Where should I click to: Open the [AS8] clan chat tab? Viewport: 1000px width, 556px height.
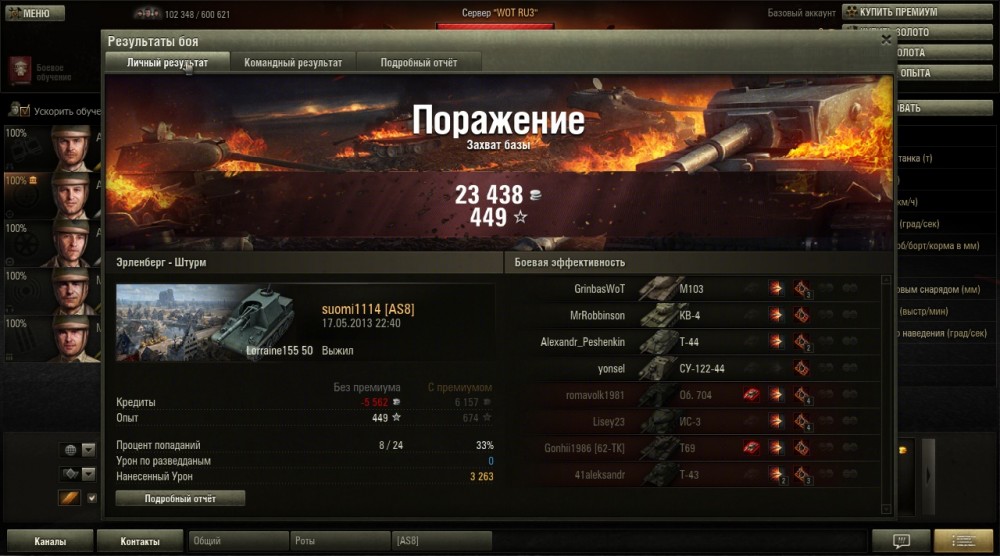(442, 541)
